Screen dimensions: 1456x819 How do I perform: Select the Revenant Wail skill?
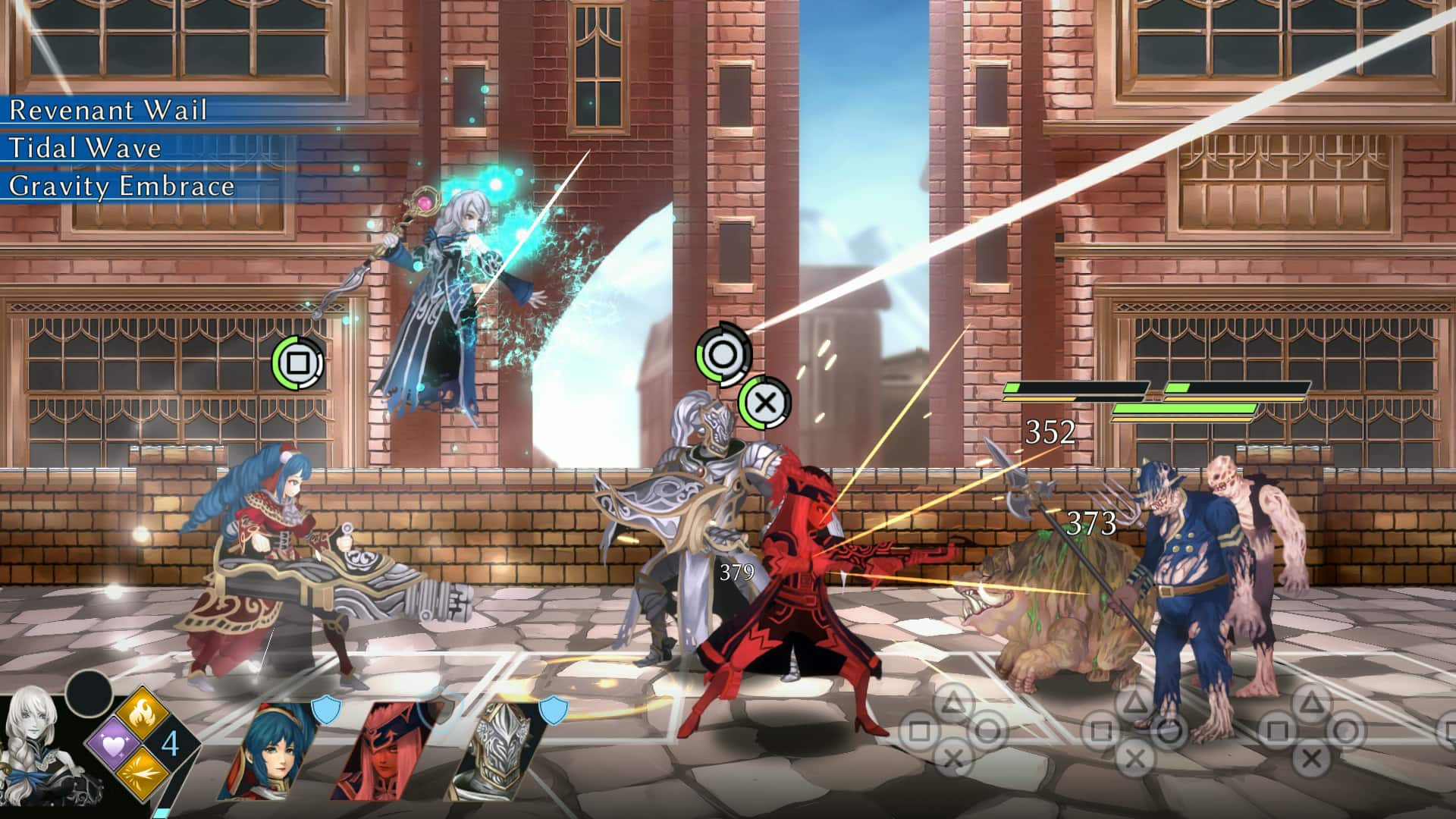tap(108, 111)
